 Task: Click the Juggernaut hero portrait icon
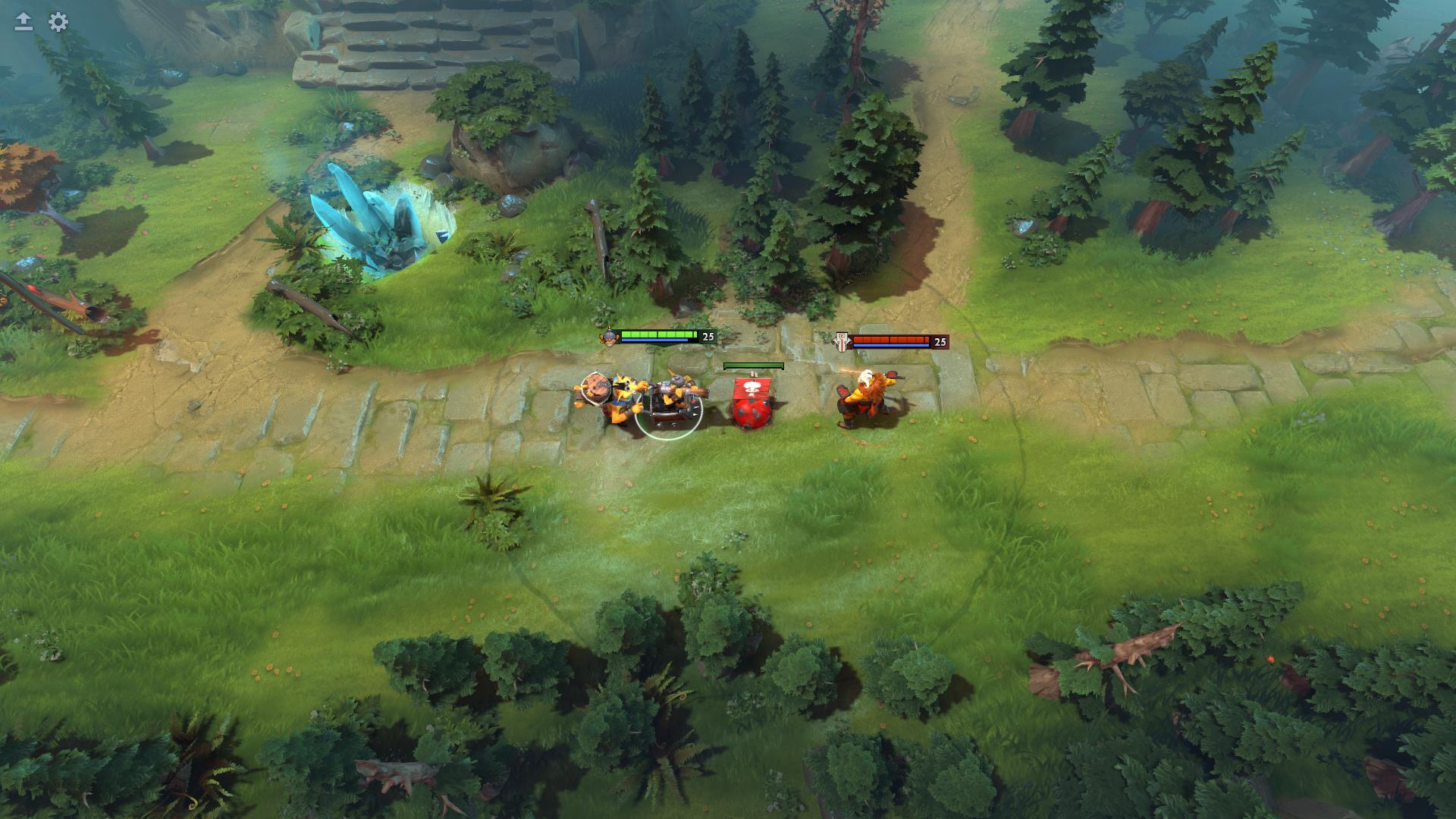(x=842, y=340)
